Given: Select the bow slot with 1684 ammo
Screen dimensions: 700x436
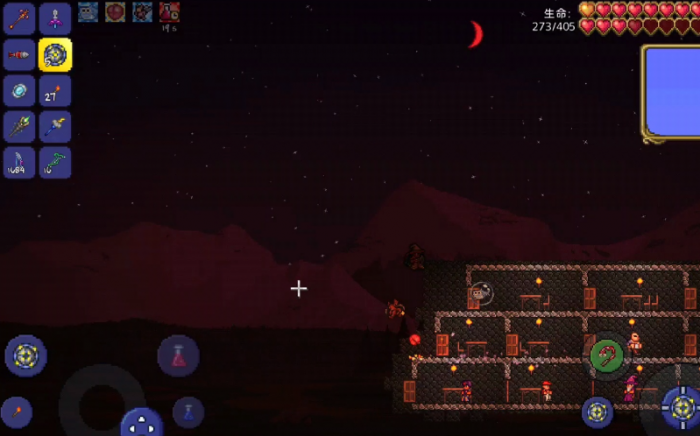Looking at the screenshot, I should [x=19, y=163].
